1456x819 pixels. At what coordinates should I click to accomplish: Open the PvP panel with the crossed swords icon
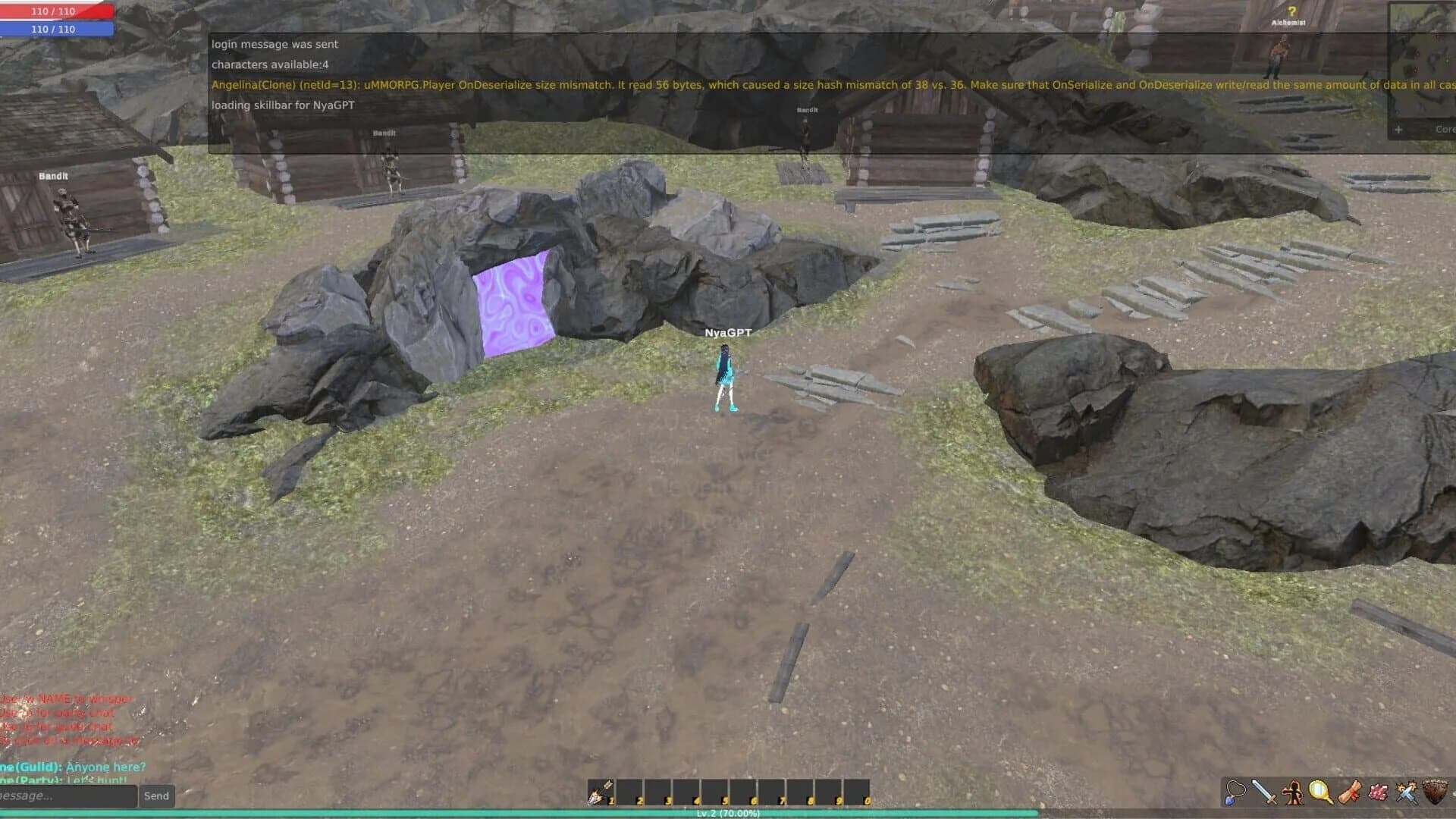pyautogui.click(x=1405, y=792)
